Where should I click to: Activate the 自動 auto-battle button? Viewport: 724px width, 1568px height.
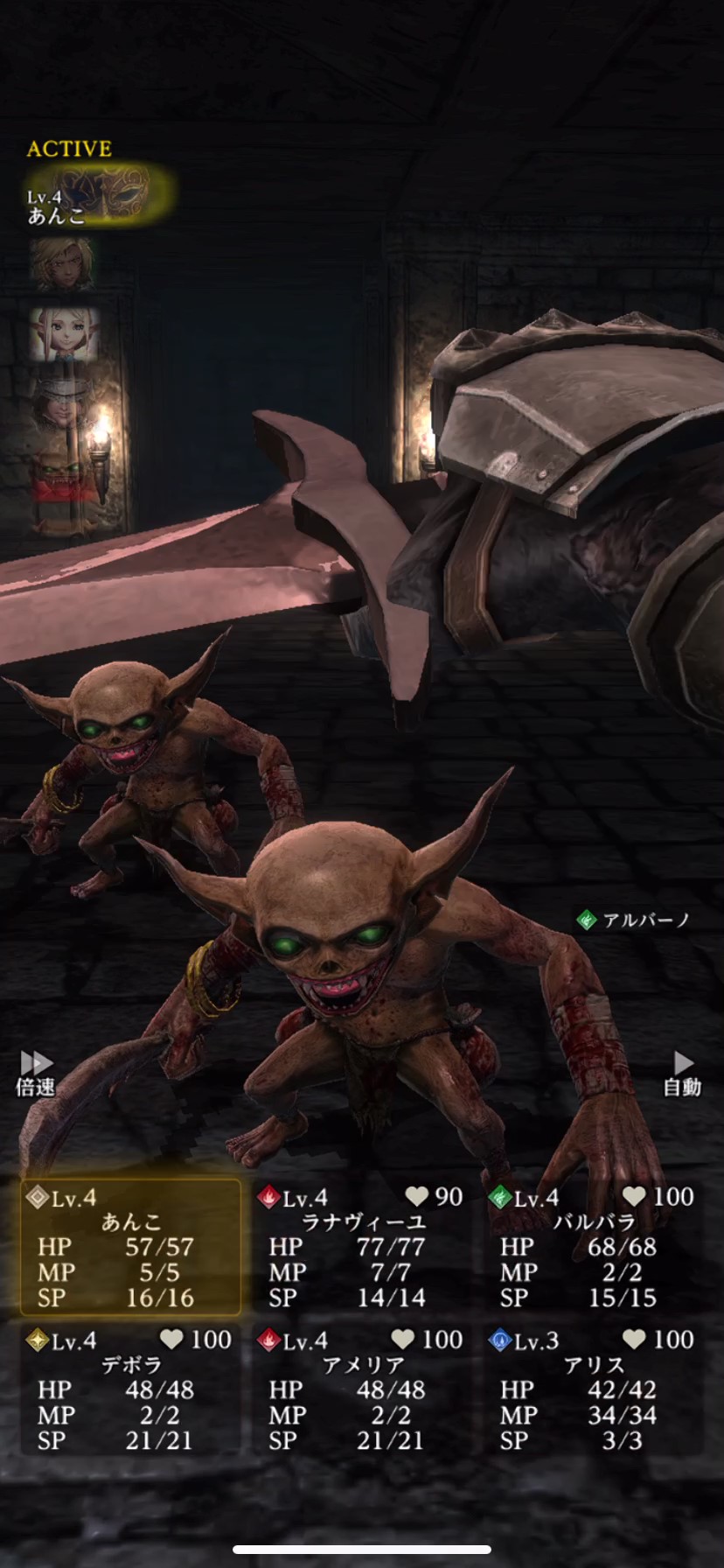click(682, 1074)
